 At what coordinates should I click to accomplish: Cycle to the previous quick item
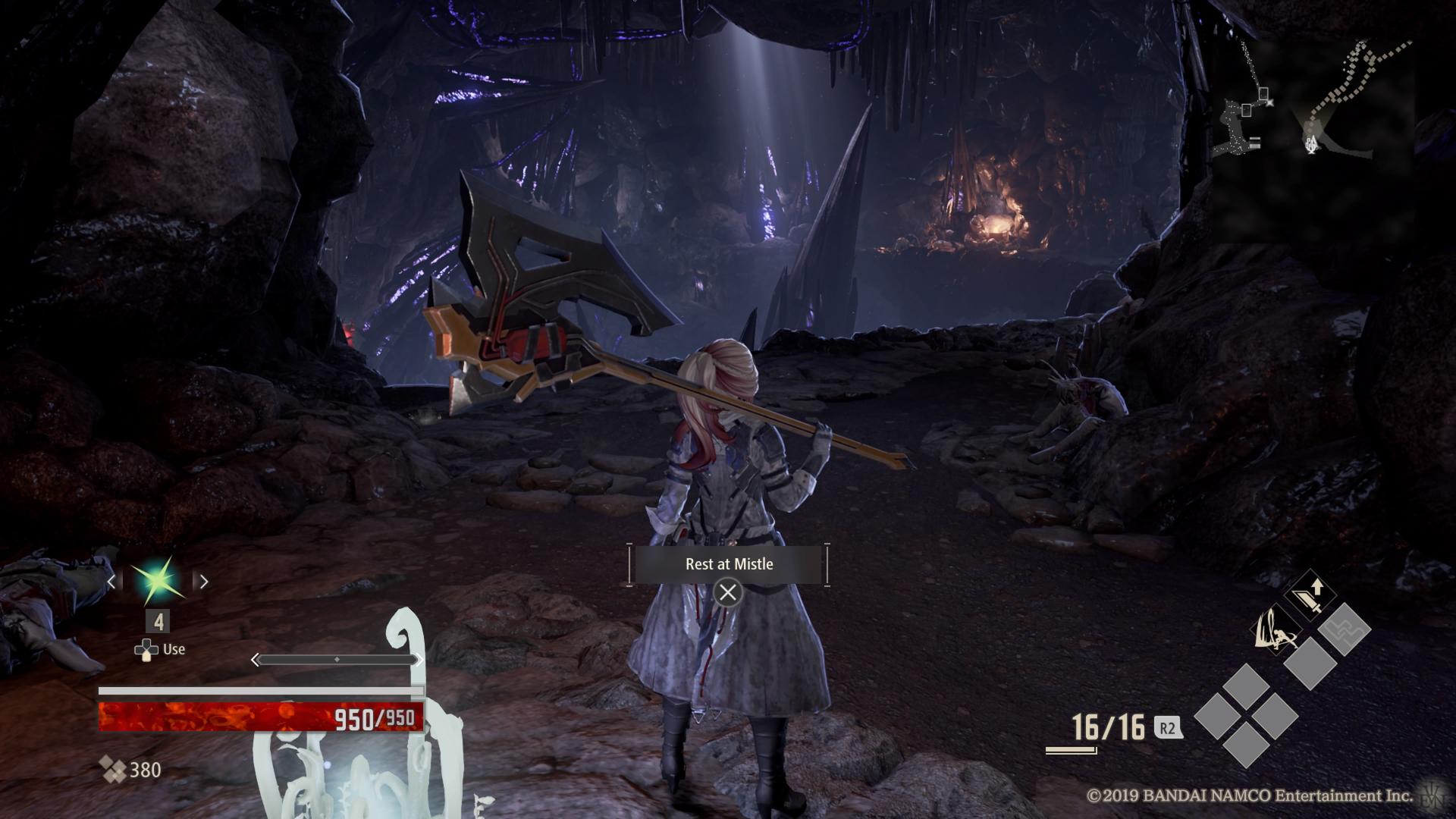pyautogui.click(x=111, y=582)
